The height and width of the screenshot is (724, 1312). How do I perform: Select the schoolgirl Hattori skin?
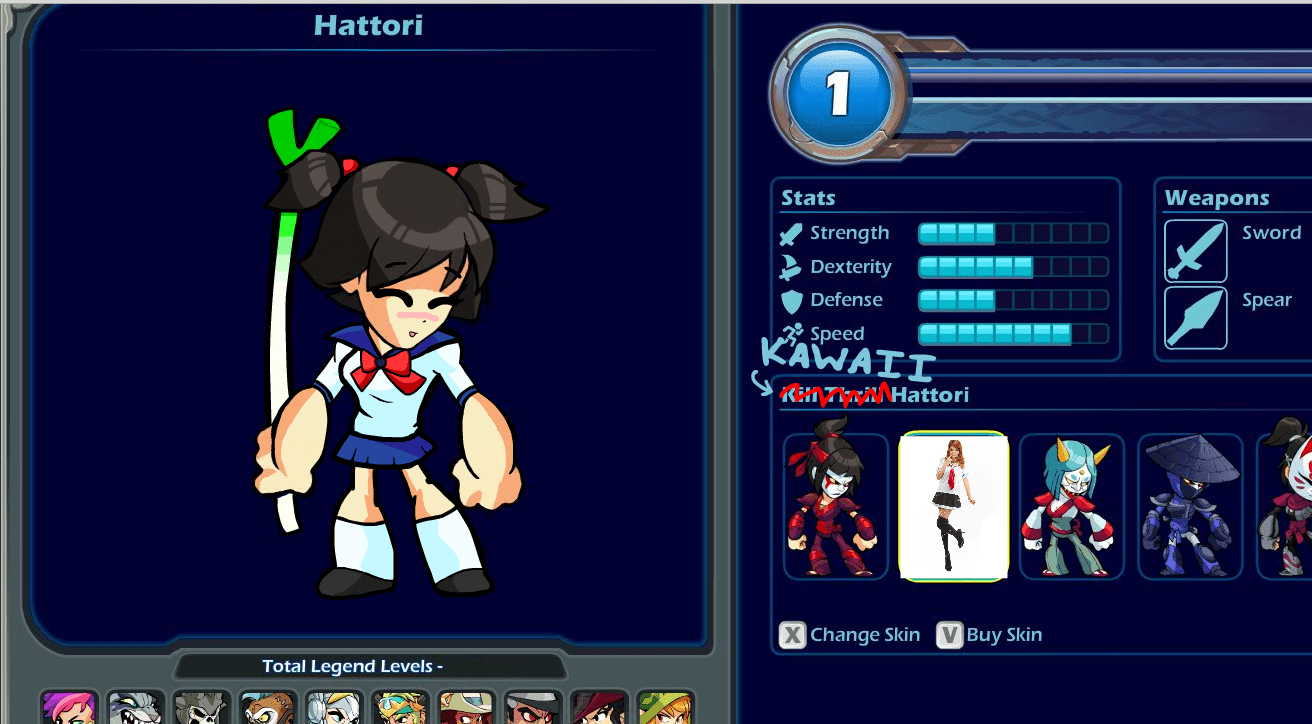point(953,505)
